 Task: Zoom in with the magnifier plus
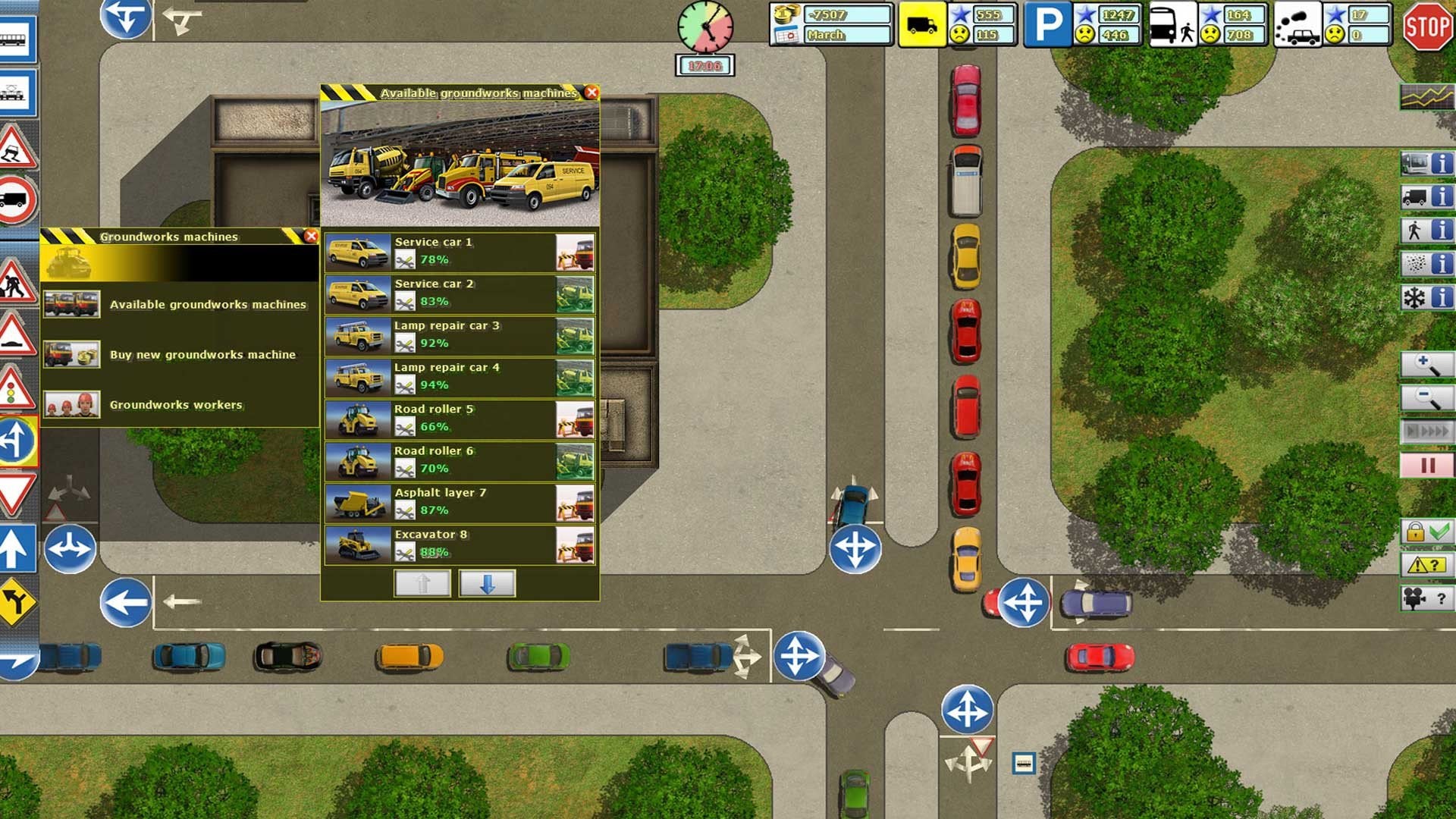click(1426, 366)
